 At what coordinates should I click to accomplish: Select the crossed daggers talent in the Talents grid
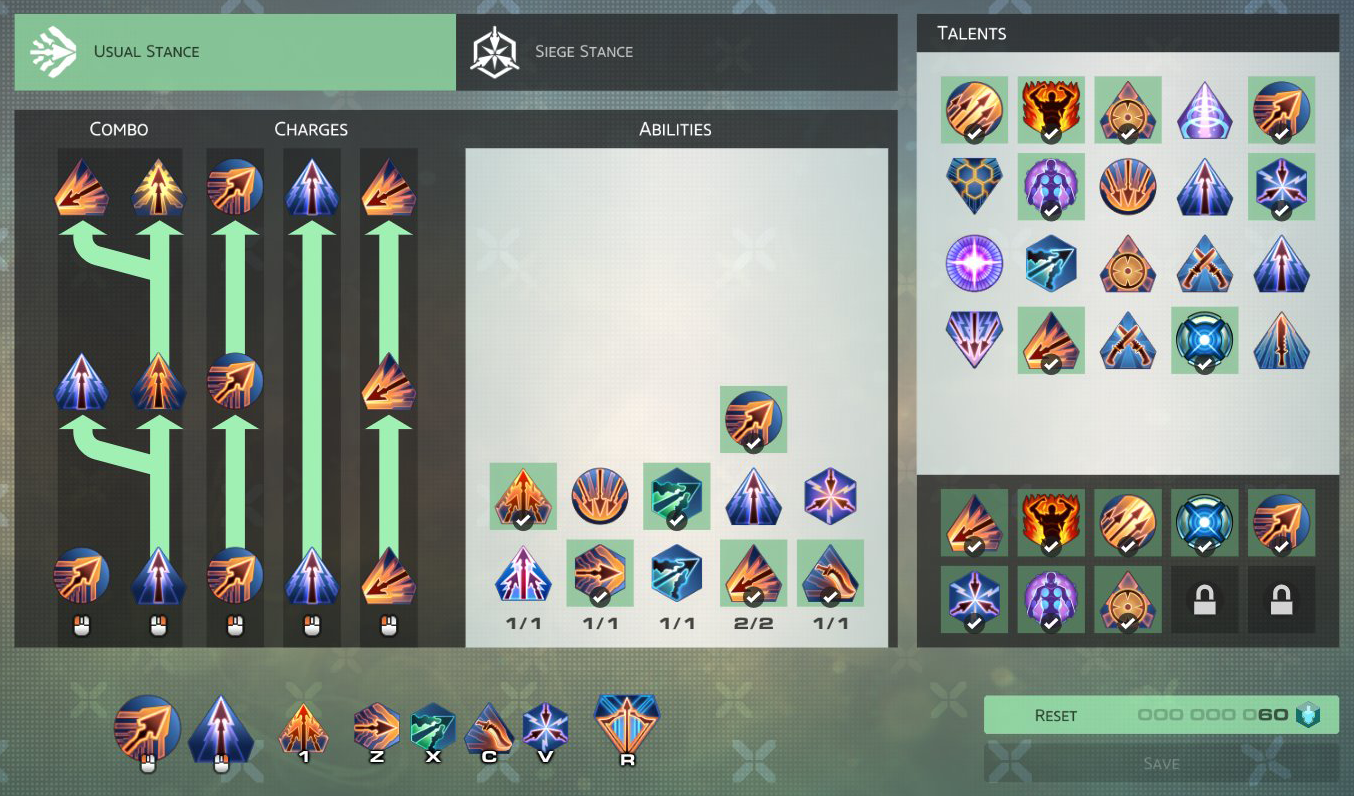point(1204,264)
